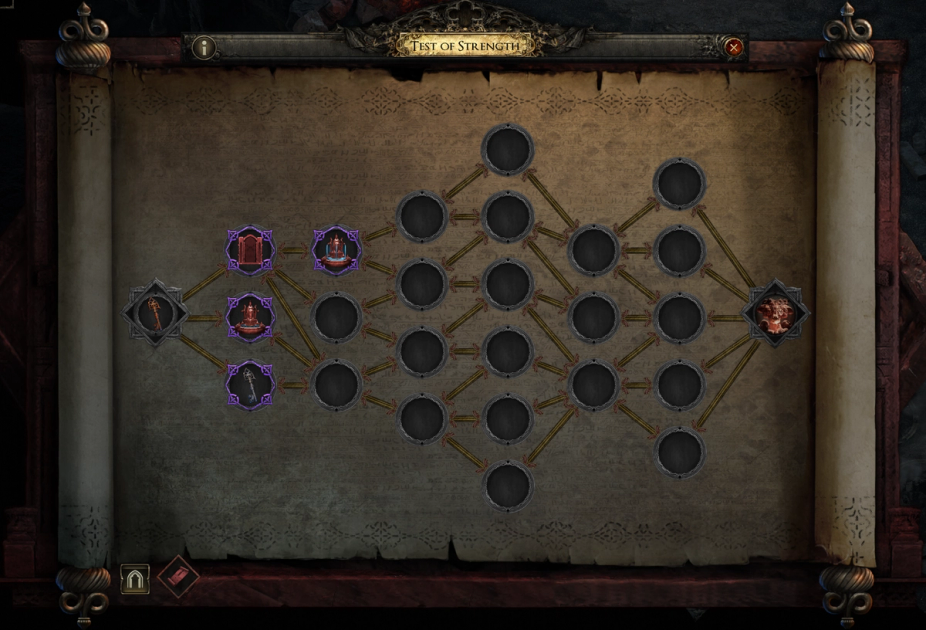Screen dimensions: 926x630
Task: Choose the silver key room node
Action: tap(250, 385)
